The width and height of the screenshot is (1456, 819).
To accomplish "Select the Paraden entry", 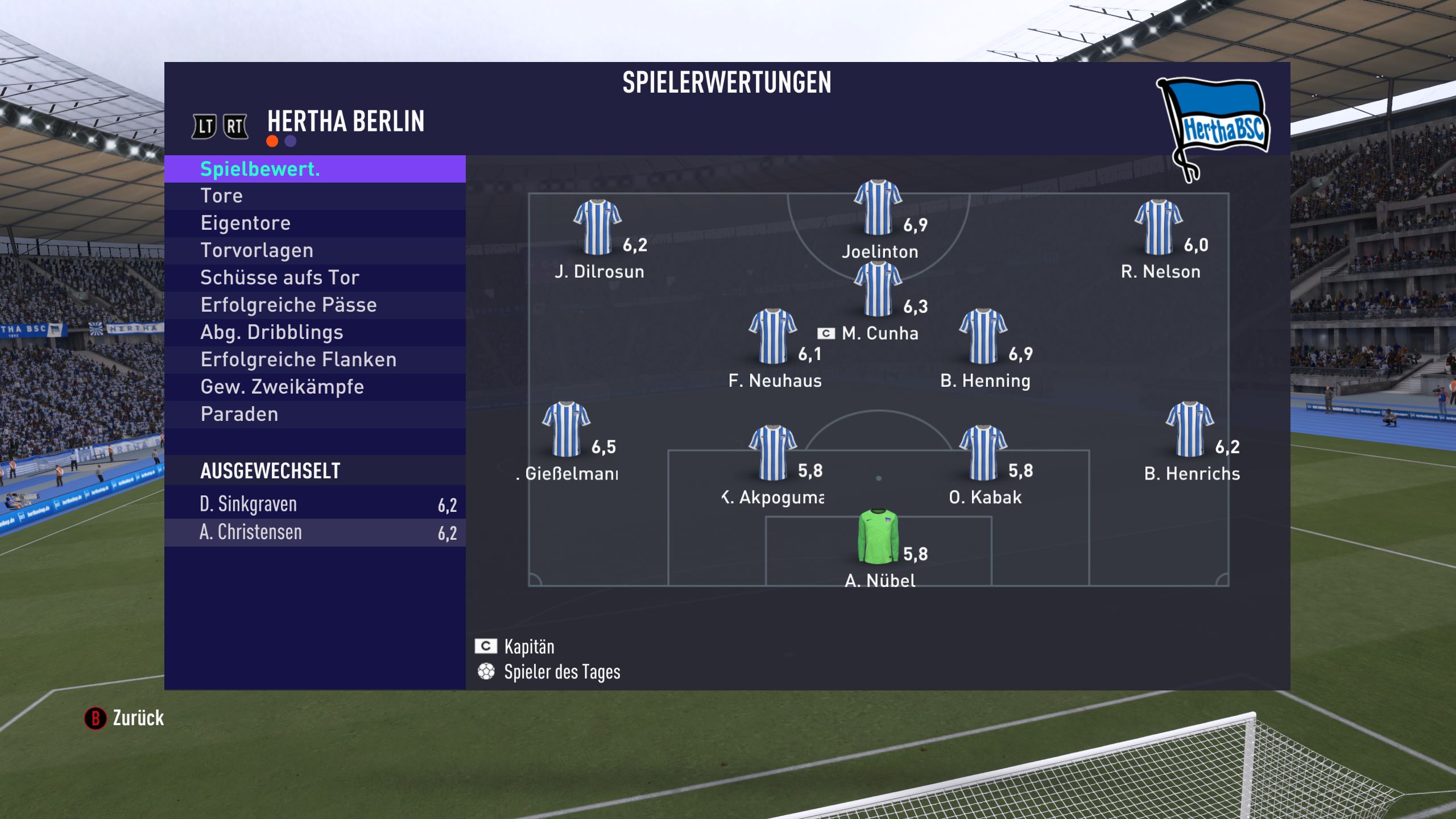I will click(315, 415).
